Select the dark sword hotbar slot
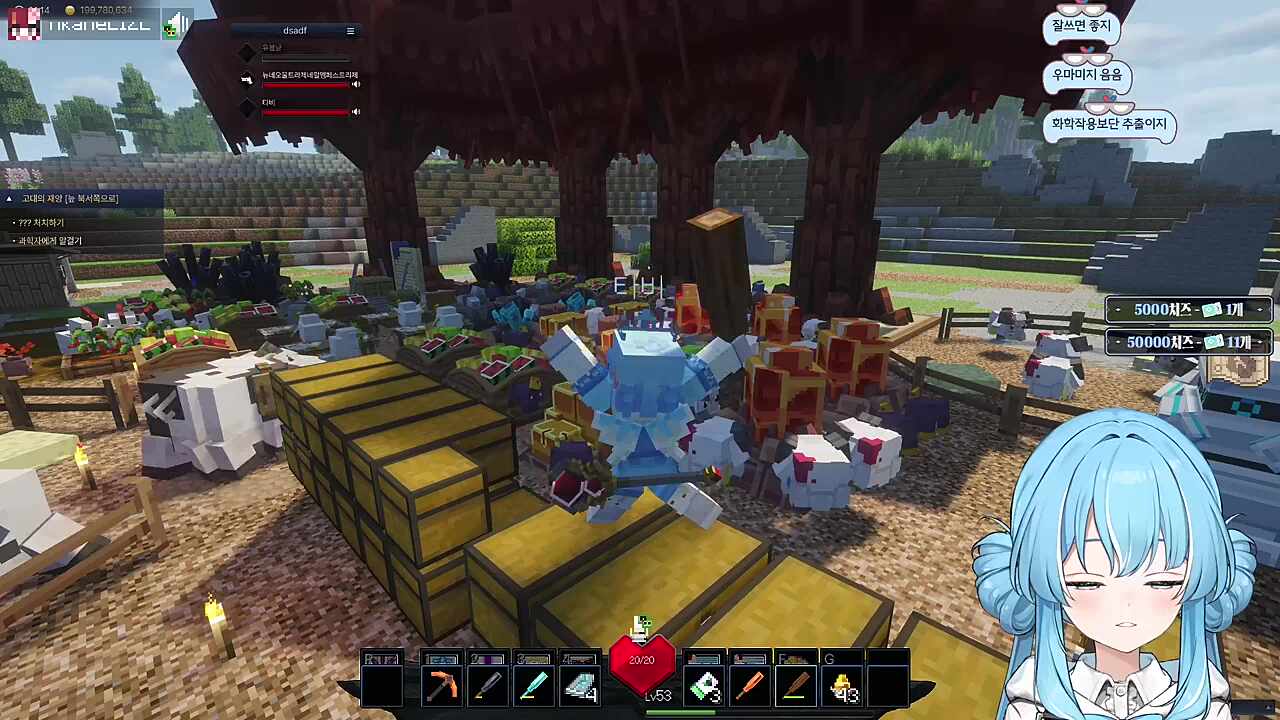 (487, 686)
